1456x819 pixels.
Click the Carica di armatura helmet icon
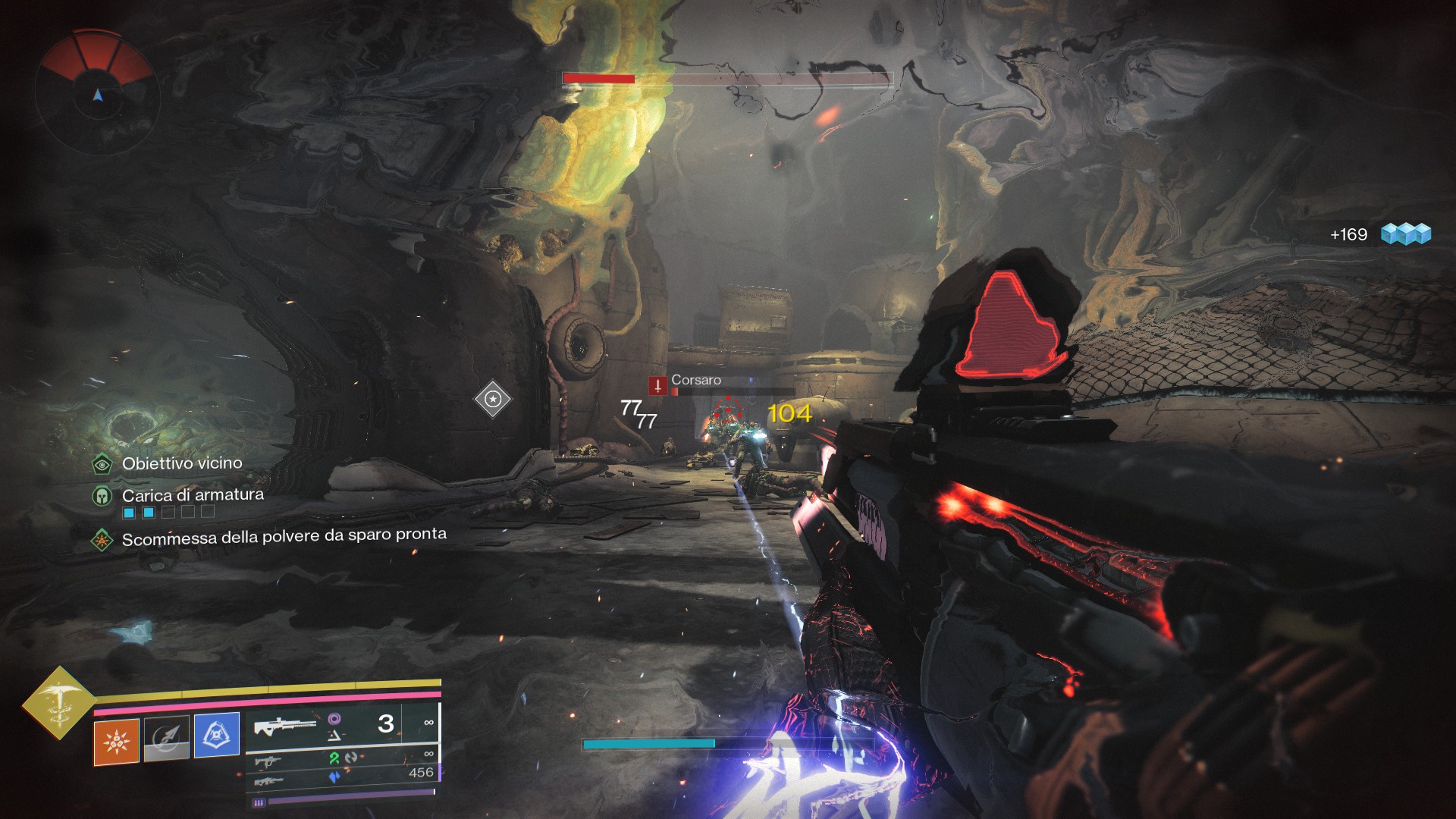(x=102, y=497)
